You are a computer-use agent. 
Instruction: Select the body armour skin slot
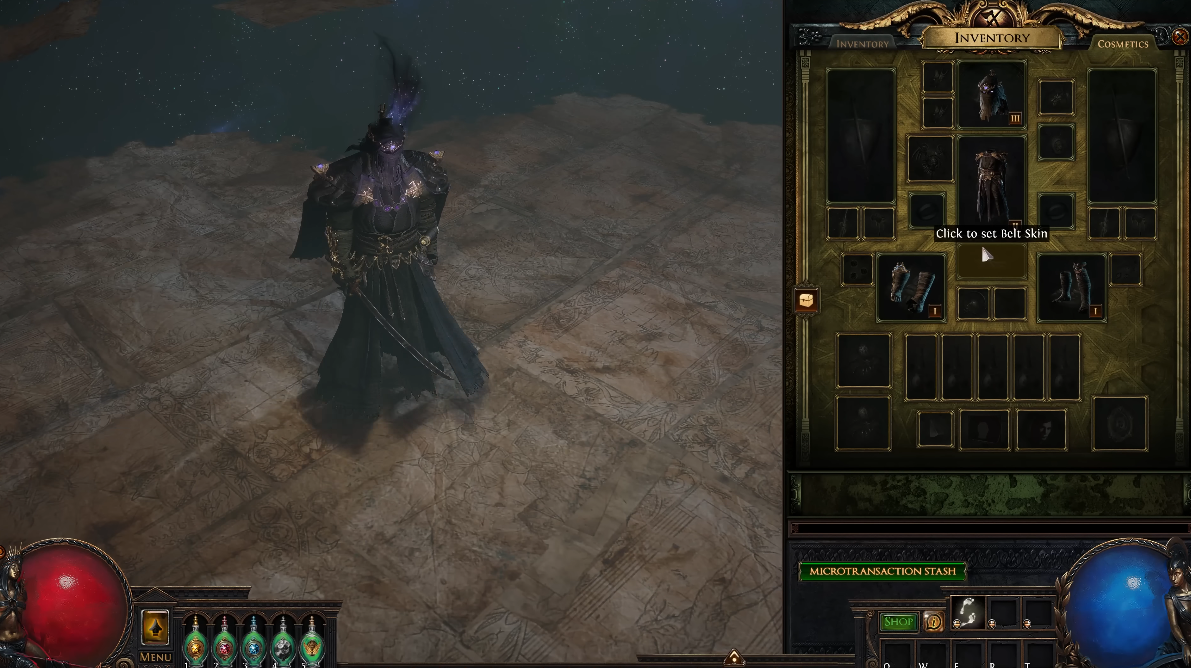pyautogui.click(x=991, y=180)
